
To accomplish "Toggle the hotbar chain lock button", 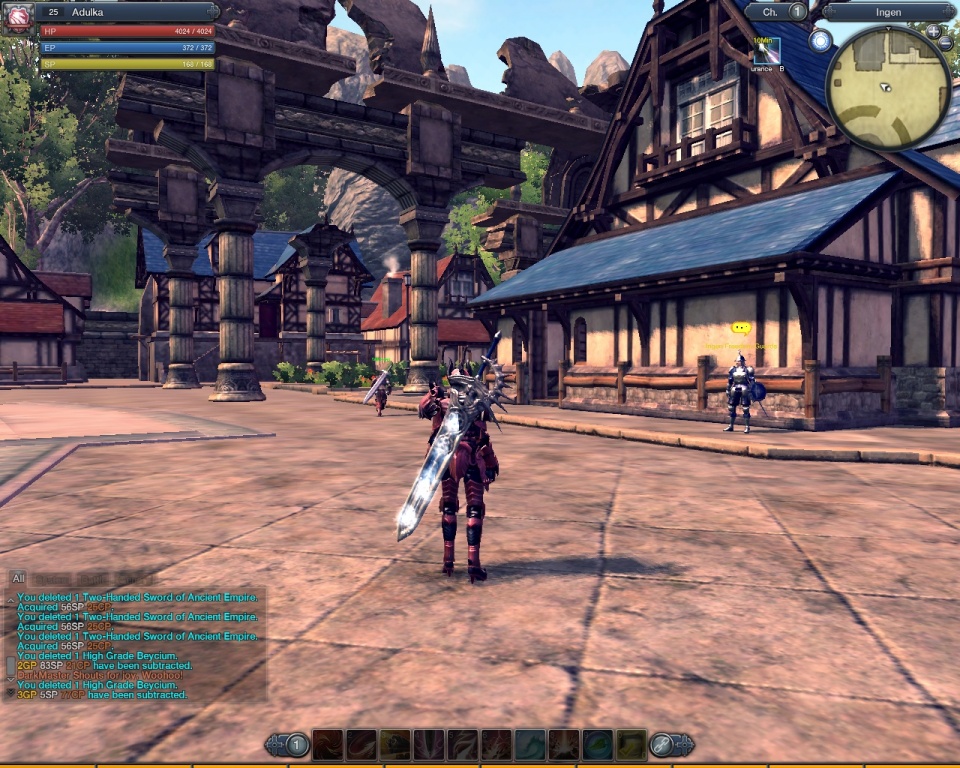I will pyautogui.click(x=661, y=744).
